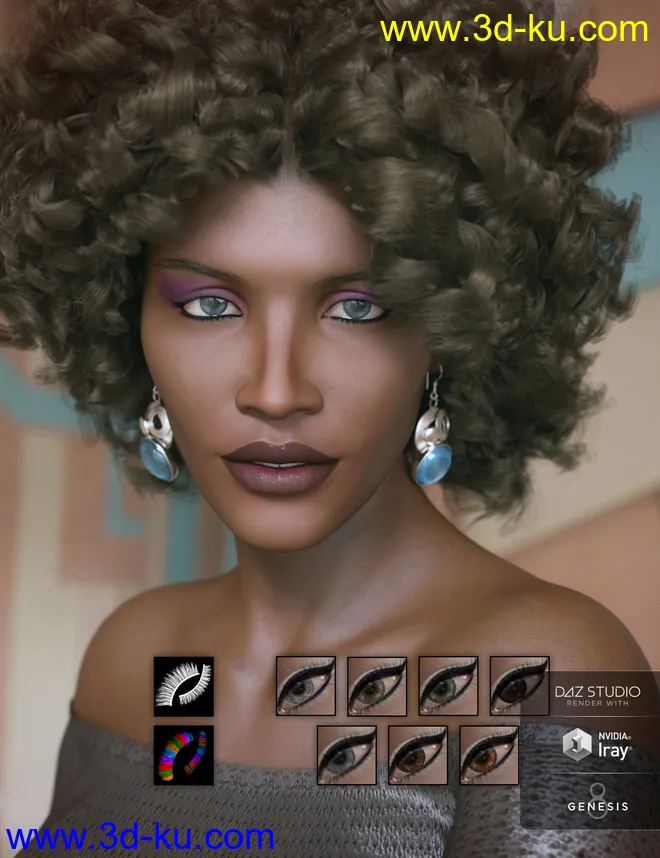Pick the green eye color thumbnail
Image resolution: width=660 pixels, height=858 pixels.
(448, 686)
